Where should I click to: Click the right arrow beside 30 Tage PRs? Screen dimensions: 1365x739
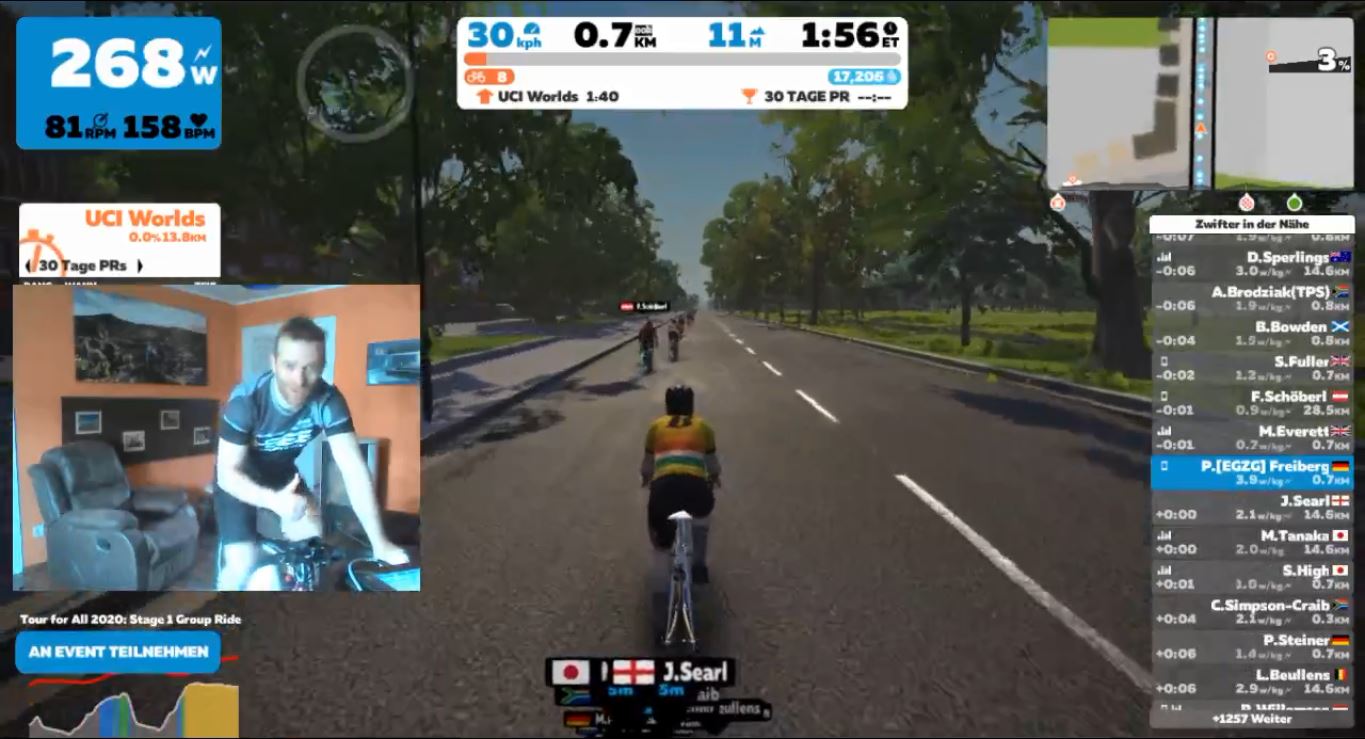(x=140, y=266)
